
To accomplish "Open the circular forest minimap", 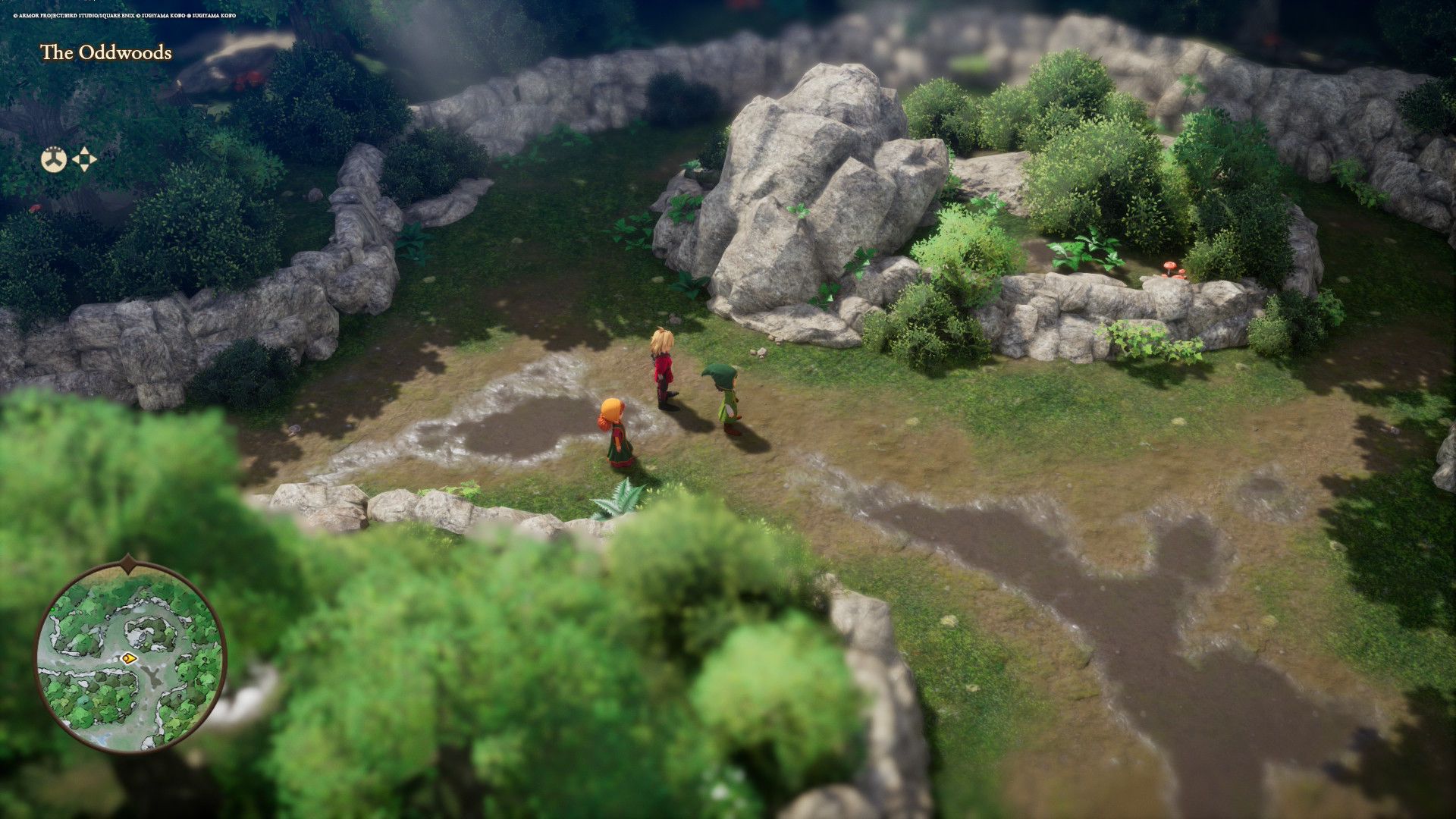I will click(x=130, y=658).
